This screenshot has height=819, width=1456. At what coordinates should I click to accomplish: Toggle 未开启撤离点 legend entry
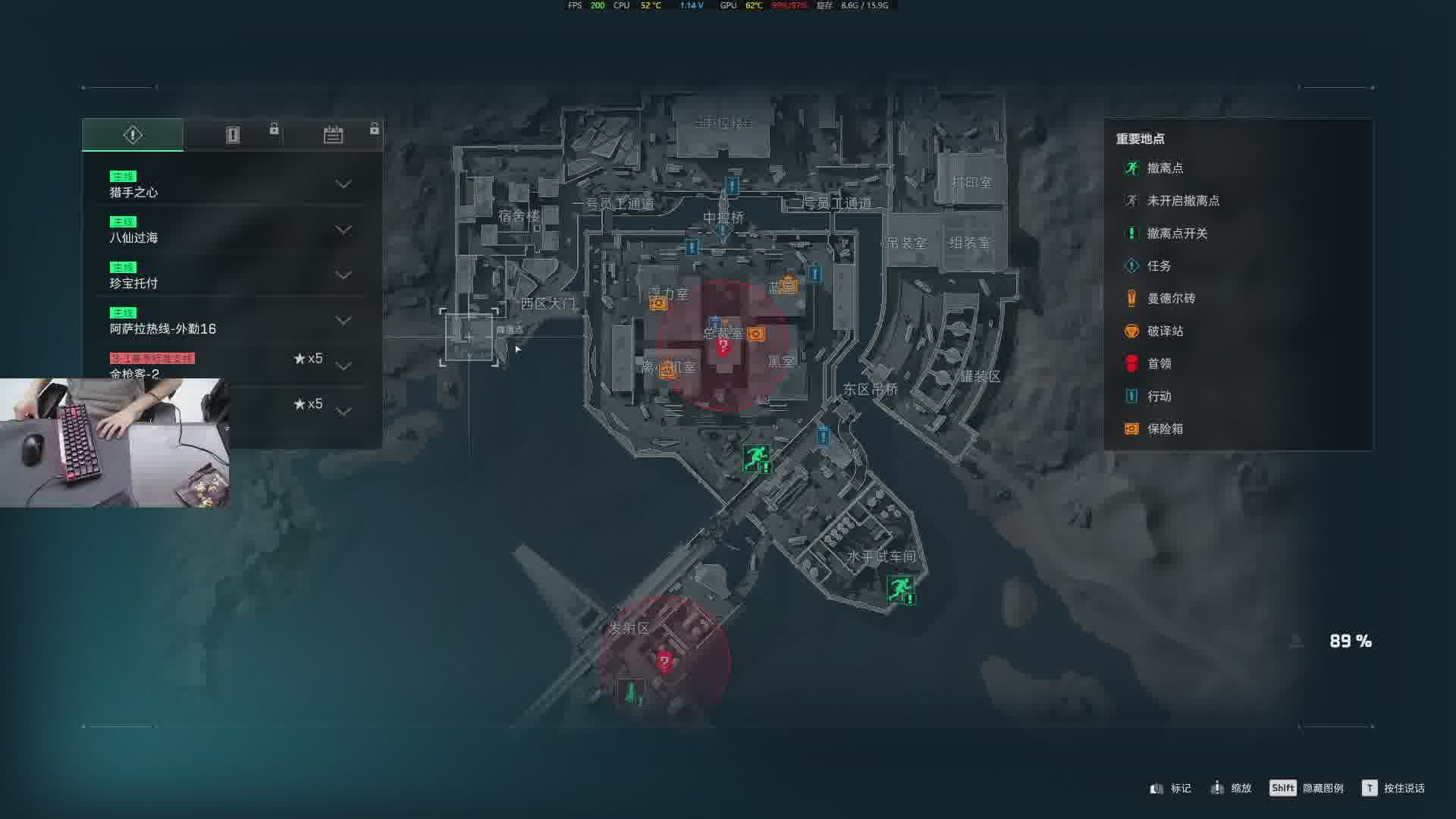tap(1182, 201)
